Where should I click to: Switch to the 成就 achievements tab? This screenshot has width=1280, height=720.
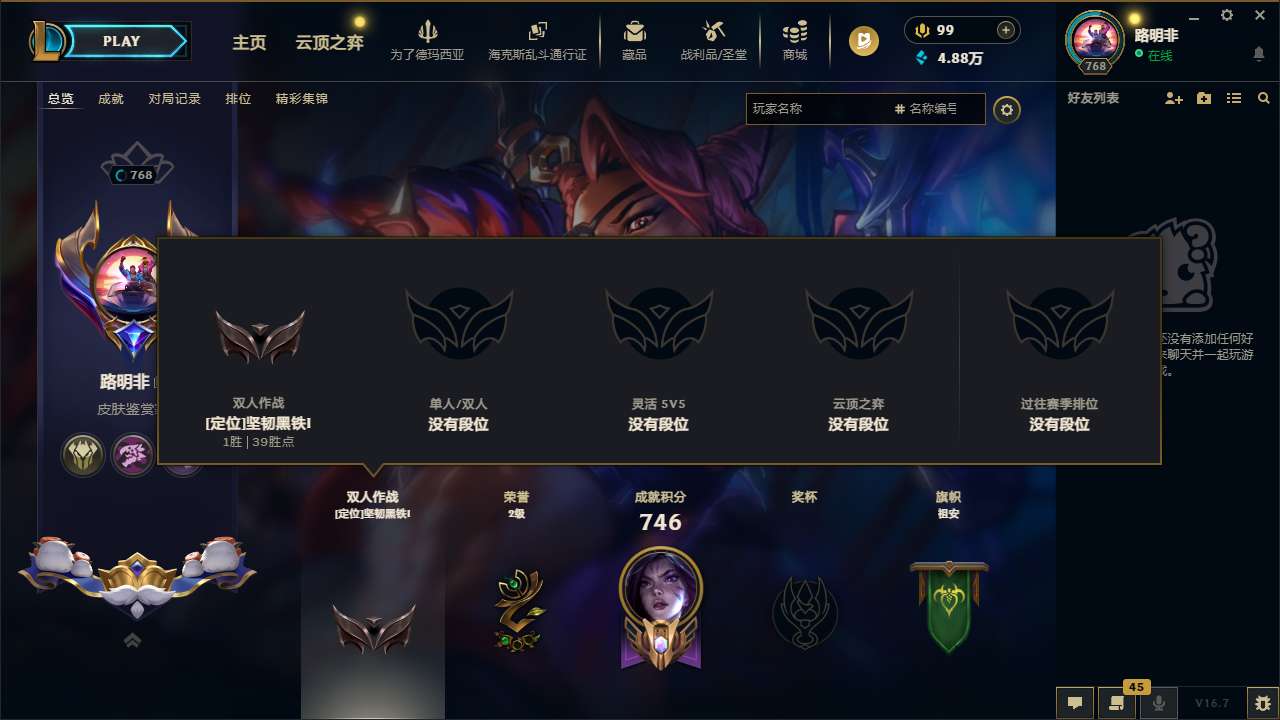(110, 99)
